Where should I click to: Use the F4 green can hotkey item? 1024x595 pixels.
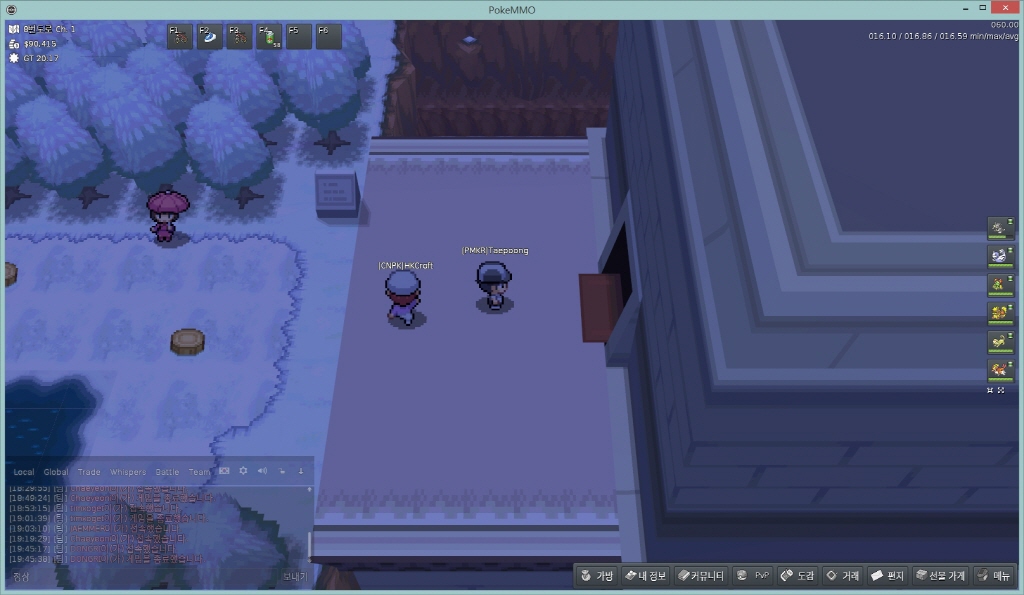coord(270,37)
